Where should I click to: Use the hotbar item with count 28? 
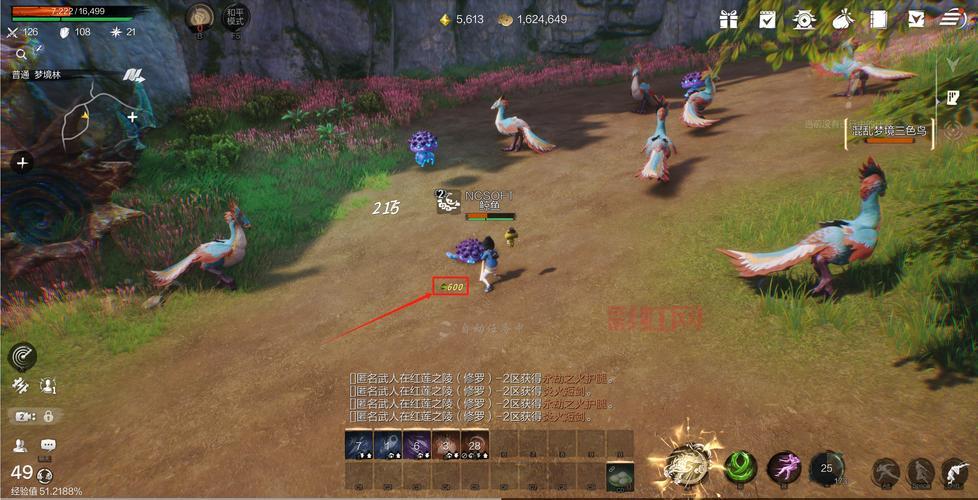[477, 446]
